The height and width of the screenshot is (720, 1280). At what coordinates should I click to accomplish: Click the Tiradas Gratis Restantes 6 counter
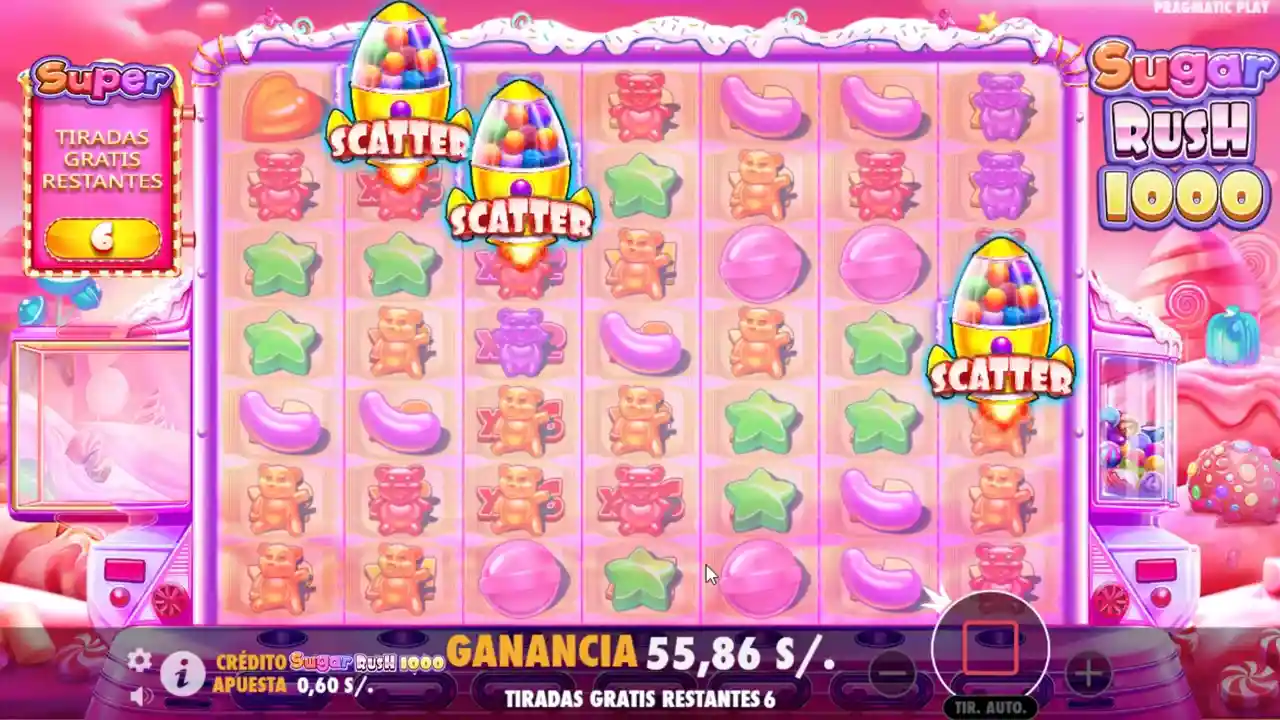640,698
